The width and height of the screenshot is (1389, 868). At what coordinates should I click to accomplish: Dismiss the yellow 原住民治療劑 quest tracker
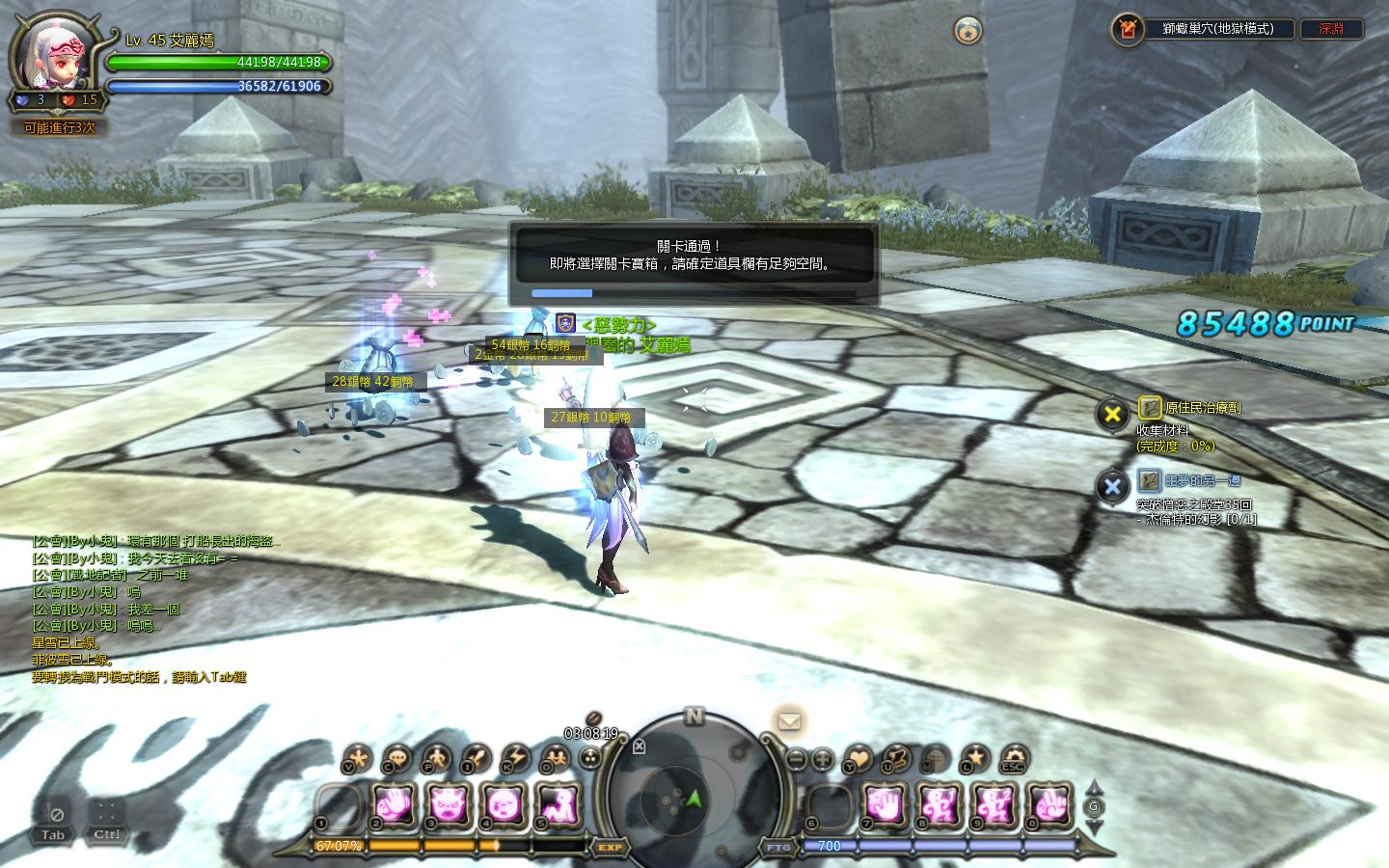tap(1112, 414)
